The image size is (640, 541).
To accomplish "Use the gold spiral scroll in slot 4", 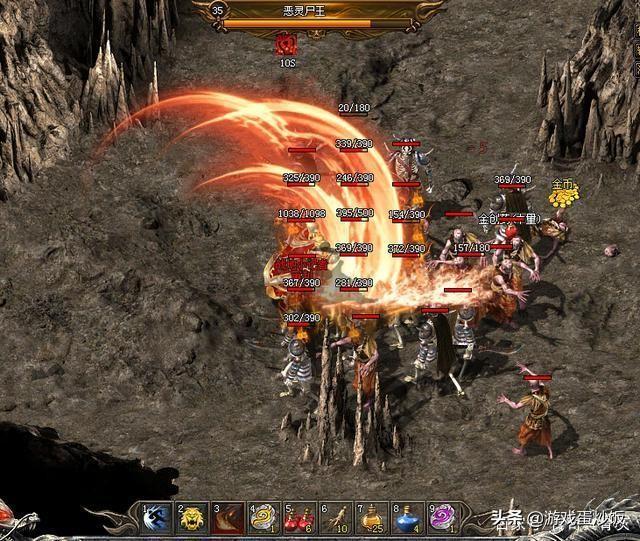I will 263,517.
